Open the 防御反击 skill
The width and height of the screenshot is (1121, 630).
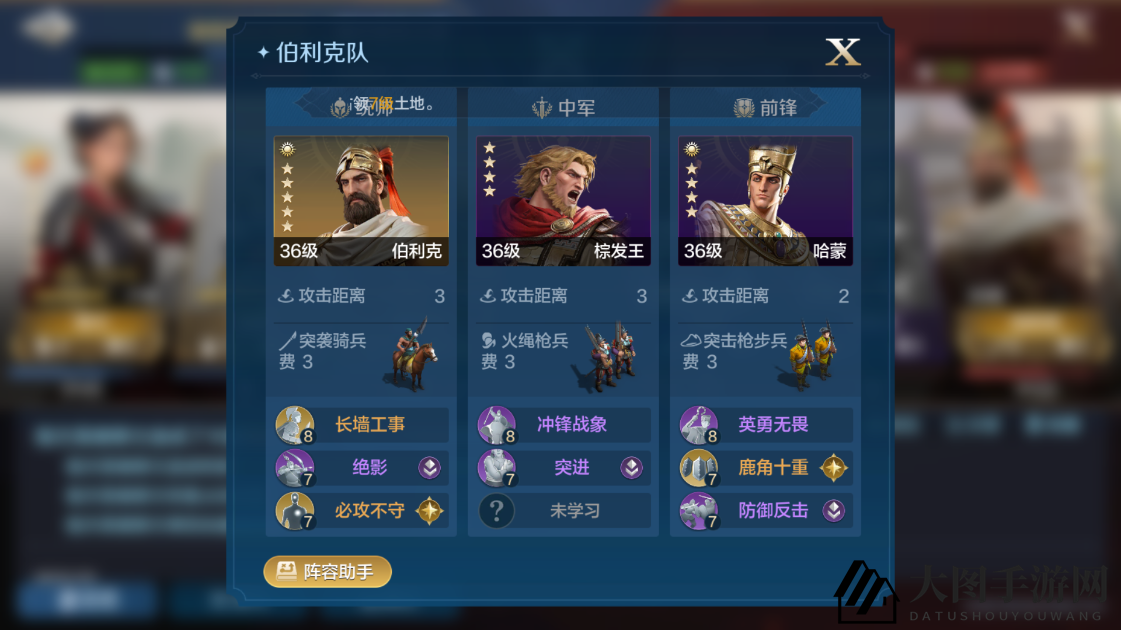tap(766, 511)
